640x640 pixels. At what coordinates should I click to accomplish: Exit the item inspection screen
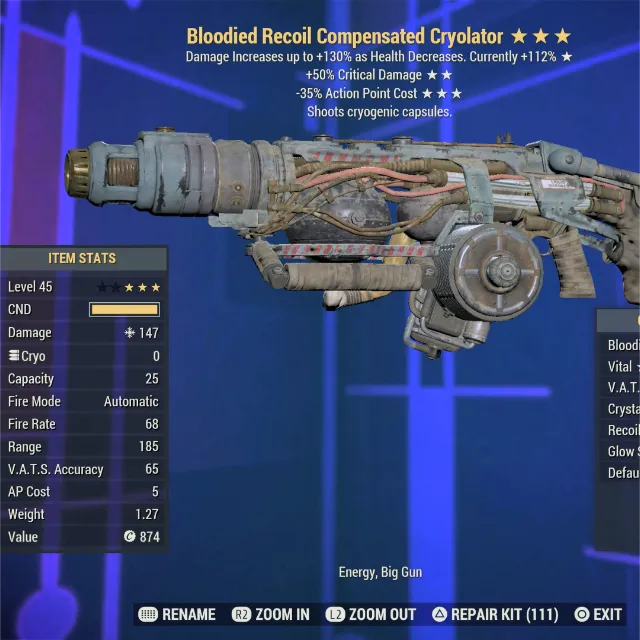coord(598,614)
